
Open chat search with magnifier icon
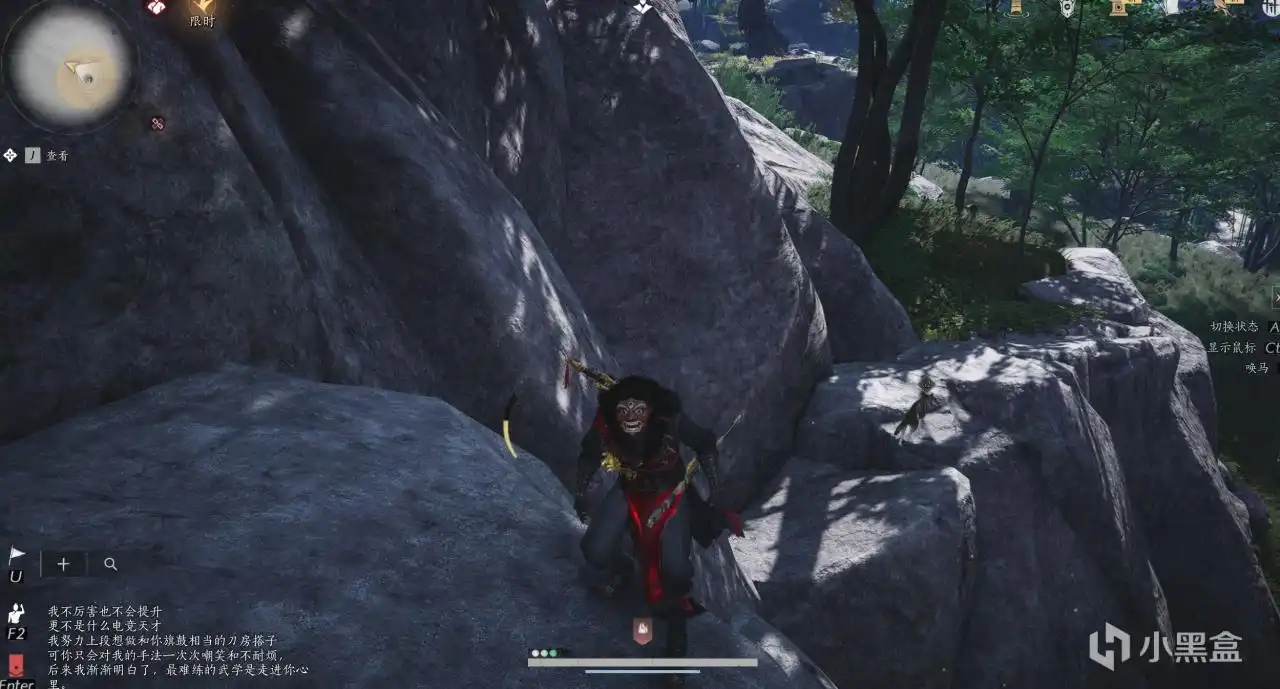pyautogui.click(x=110, y=564)
